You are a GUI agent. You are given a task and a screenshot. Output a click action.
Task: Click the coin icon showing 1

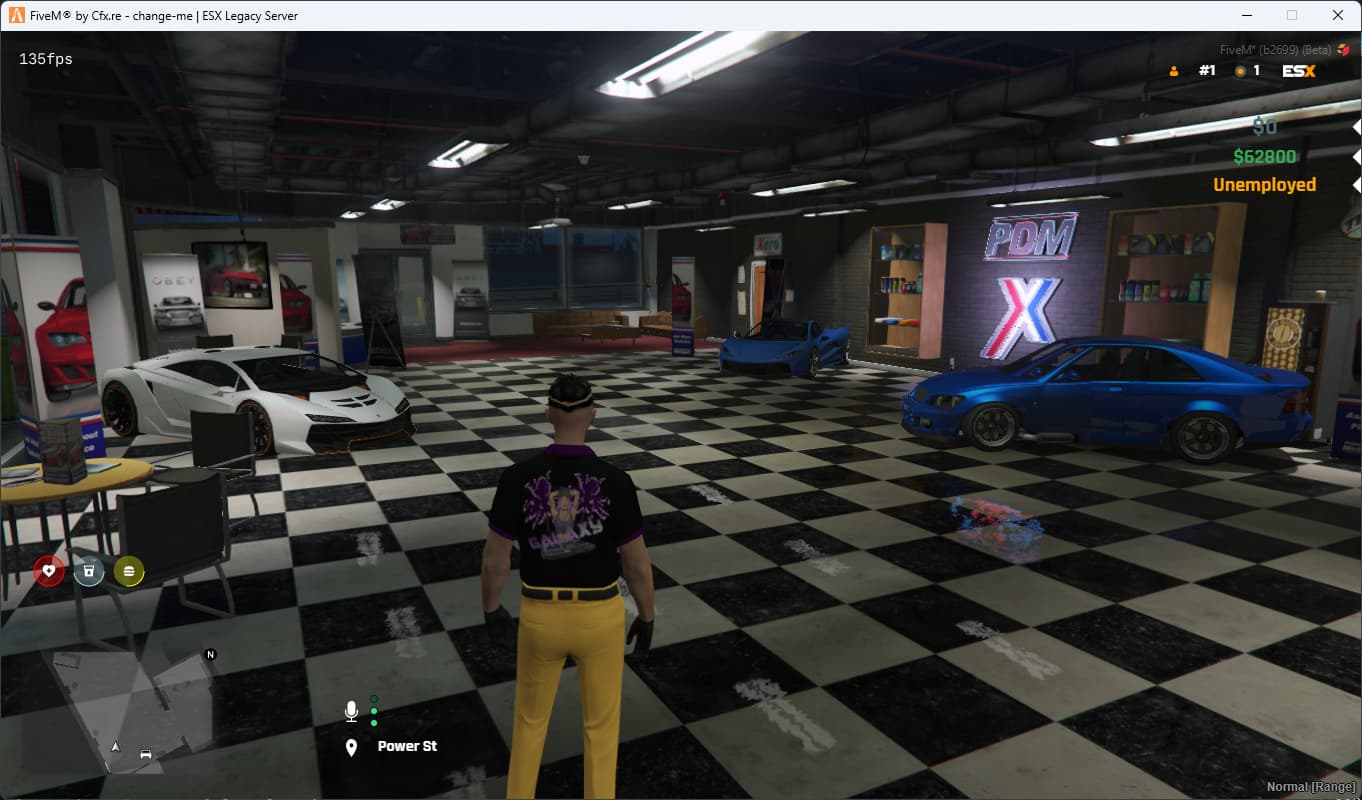pos(1240,70)
